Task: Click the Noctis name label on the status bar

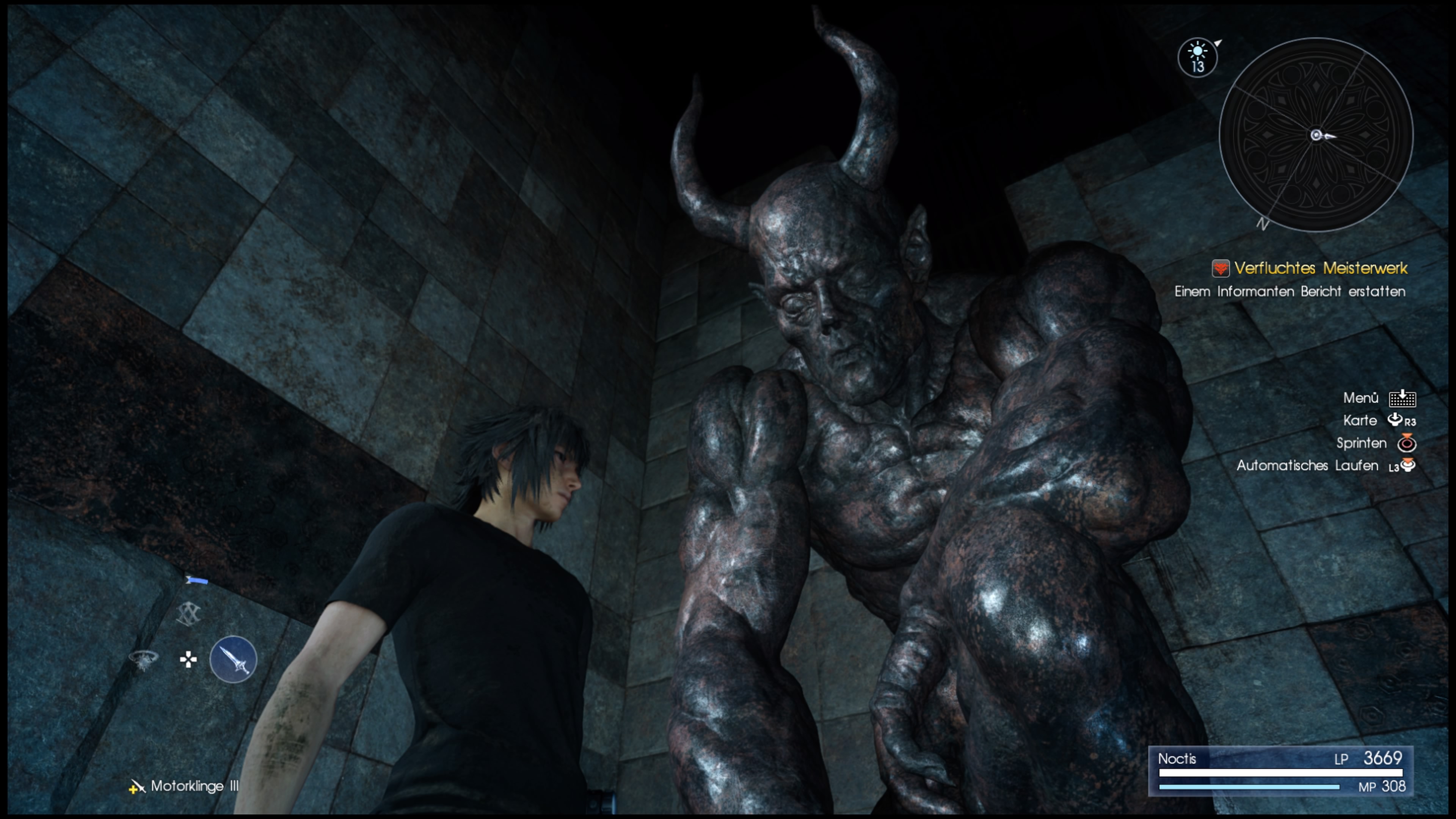Action: pos(1178,759)
